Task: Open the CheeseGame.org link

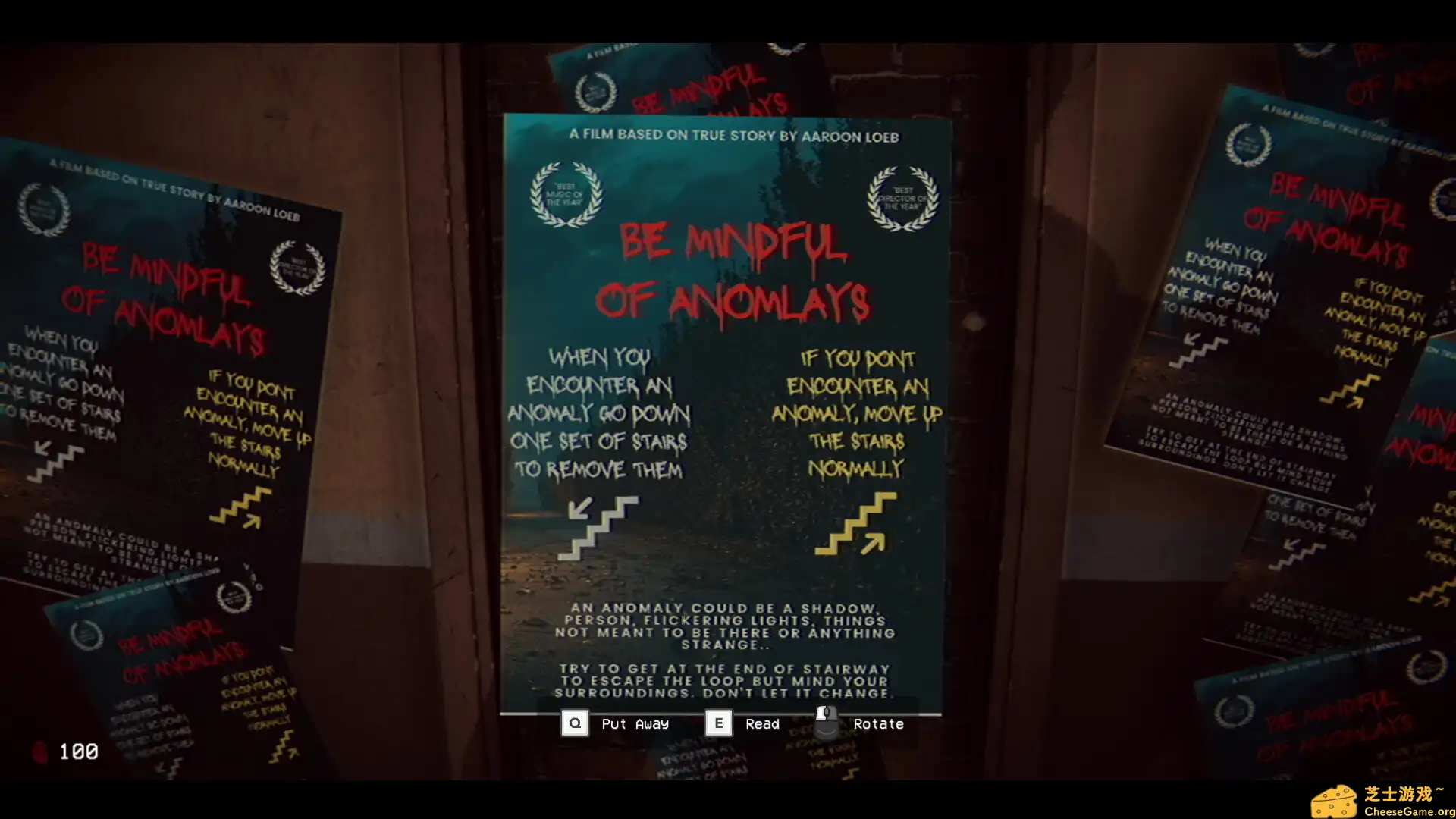Action: pos(1408,809)
